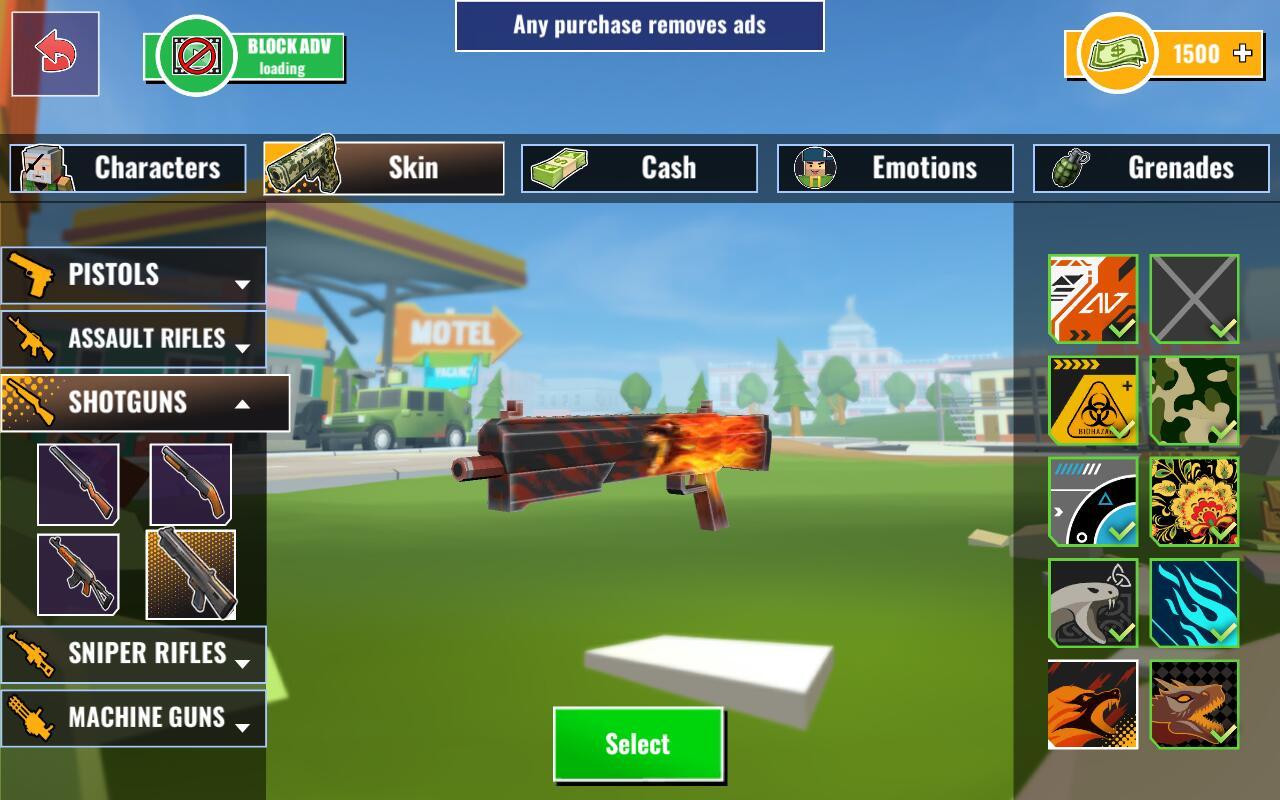Open the Cash tab
The height and width of the screenshot is (800, 1280).
coord(639,168)
